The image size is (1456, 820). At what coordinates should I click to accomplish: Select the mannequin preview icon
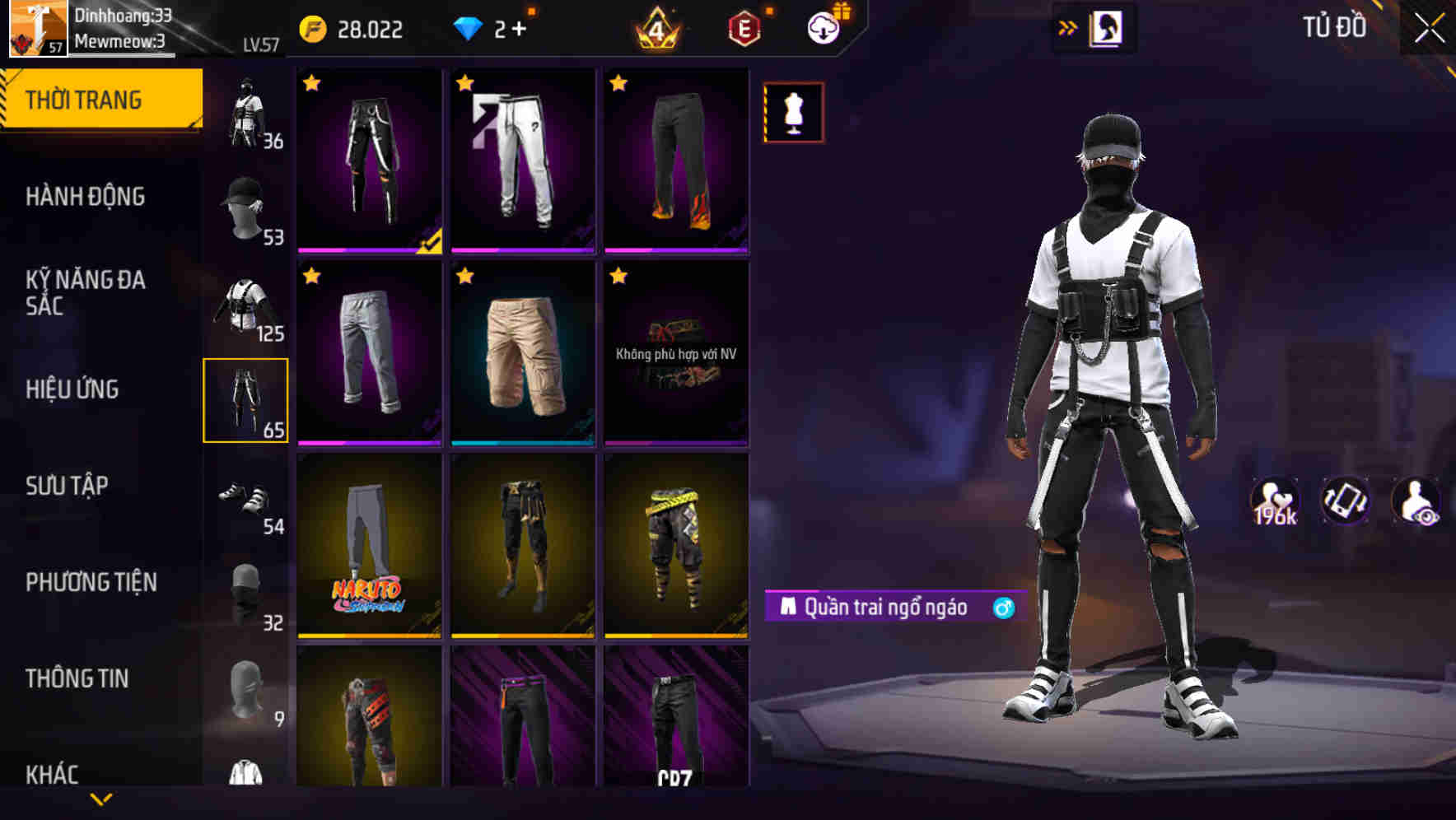point(793,113)
